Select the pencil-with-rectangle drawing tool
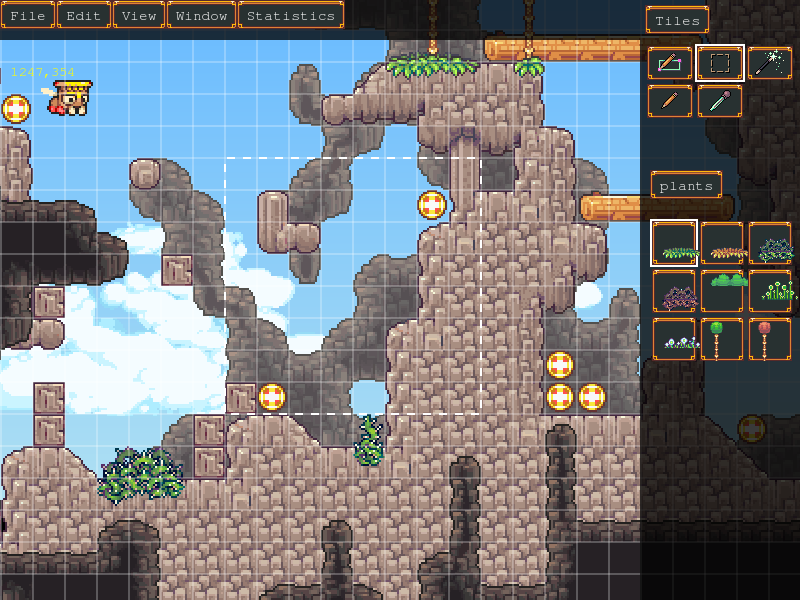 (x=670, y=64)
